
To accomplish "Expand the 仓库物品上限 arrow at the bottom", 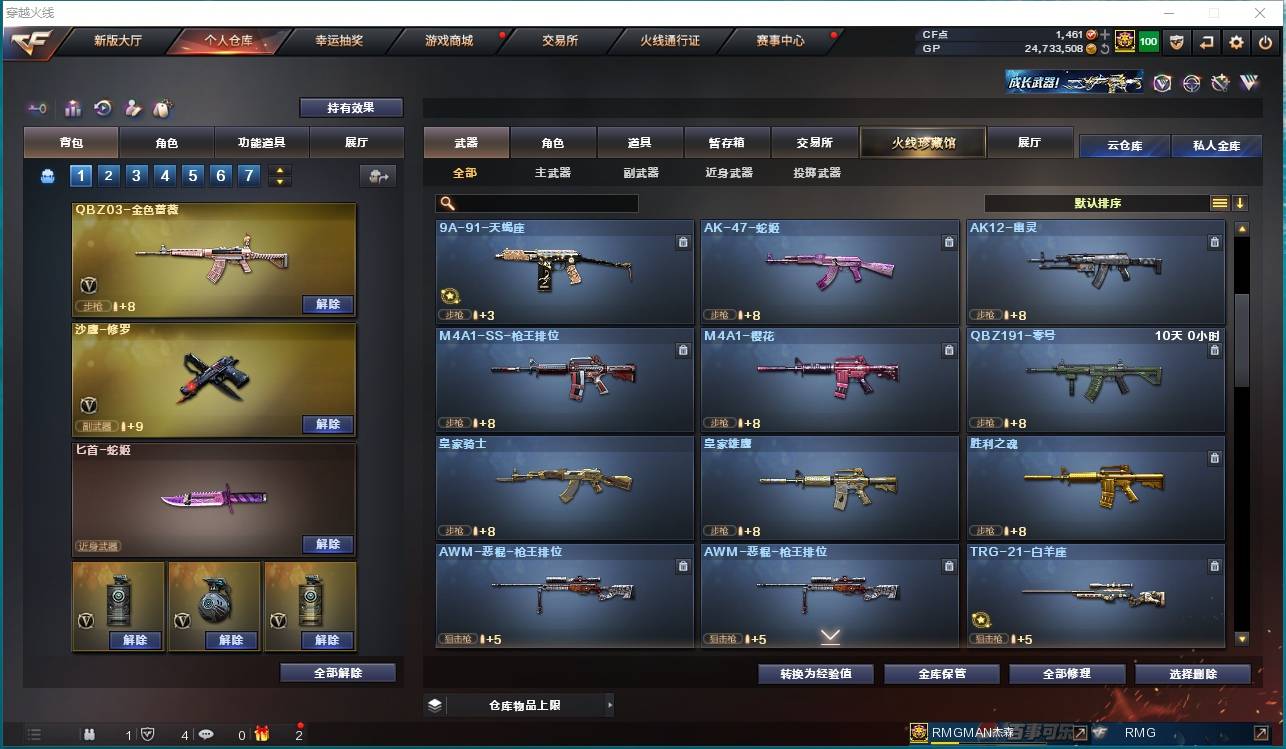I will tap(610, 704).
